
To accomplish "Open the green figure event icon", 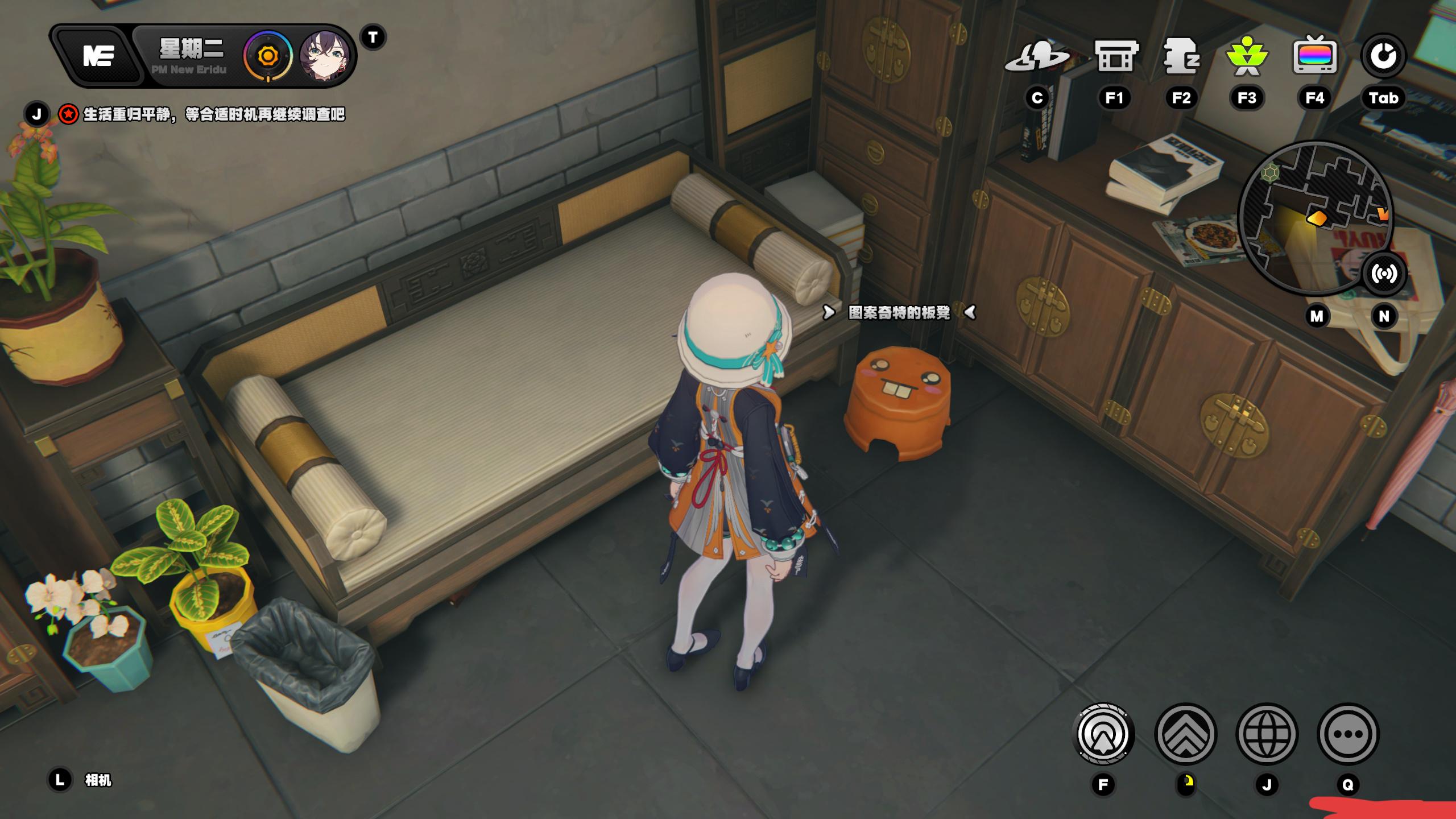I will pyautogui.click(x=1247, y=57).
